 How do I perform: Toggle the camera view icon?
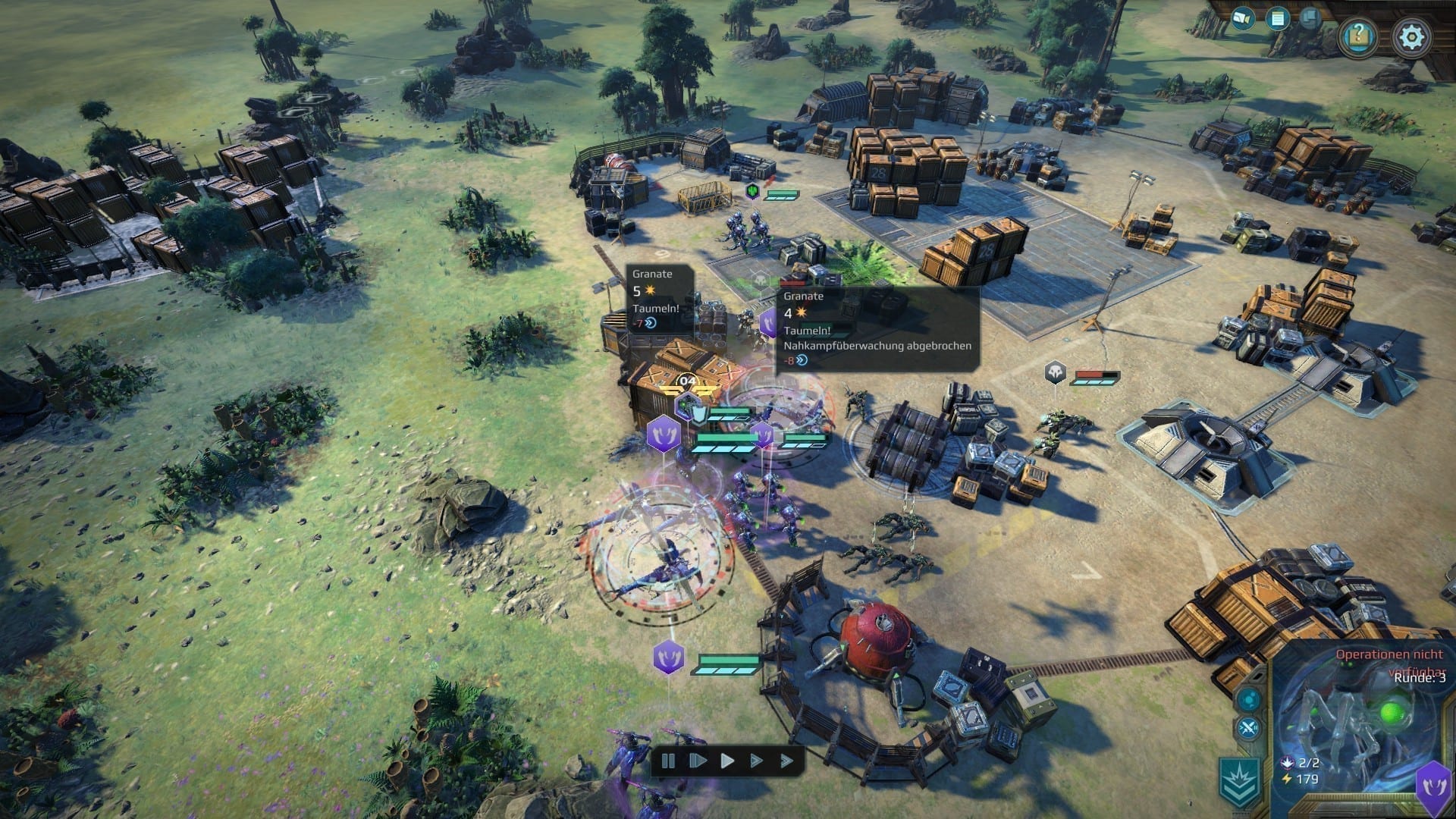pos(1243,18)
